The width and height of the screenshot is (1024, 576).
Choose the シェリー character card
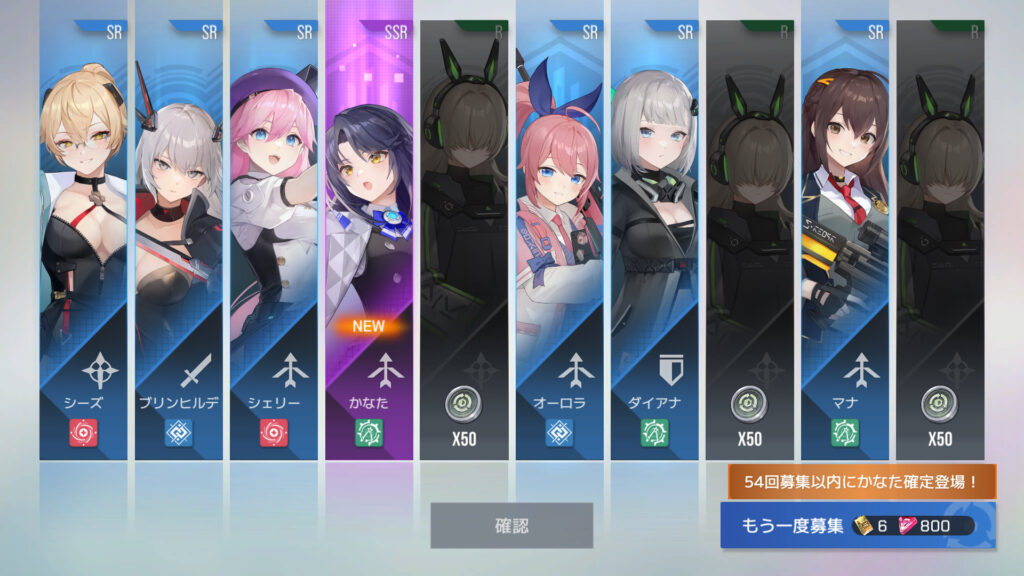274,240
